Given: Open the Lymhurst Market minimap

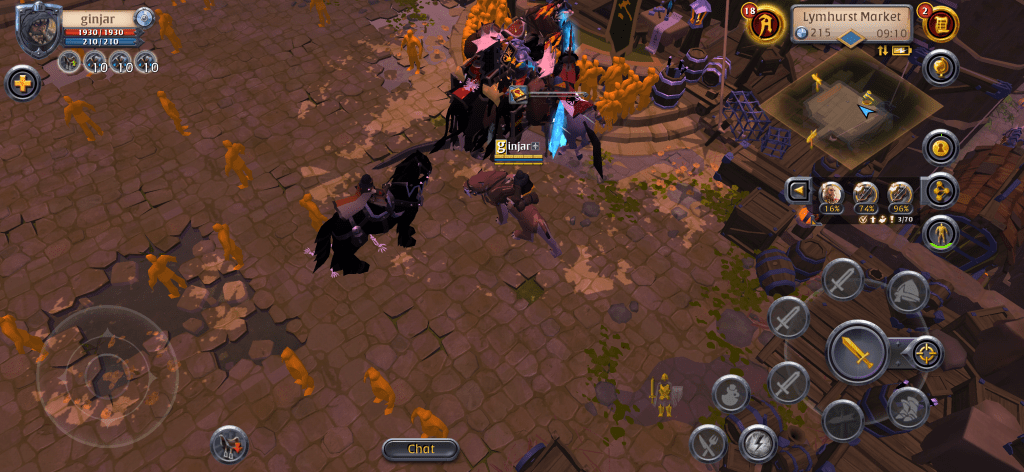Looking at the screenshot, I should coord(853,110).
